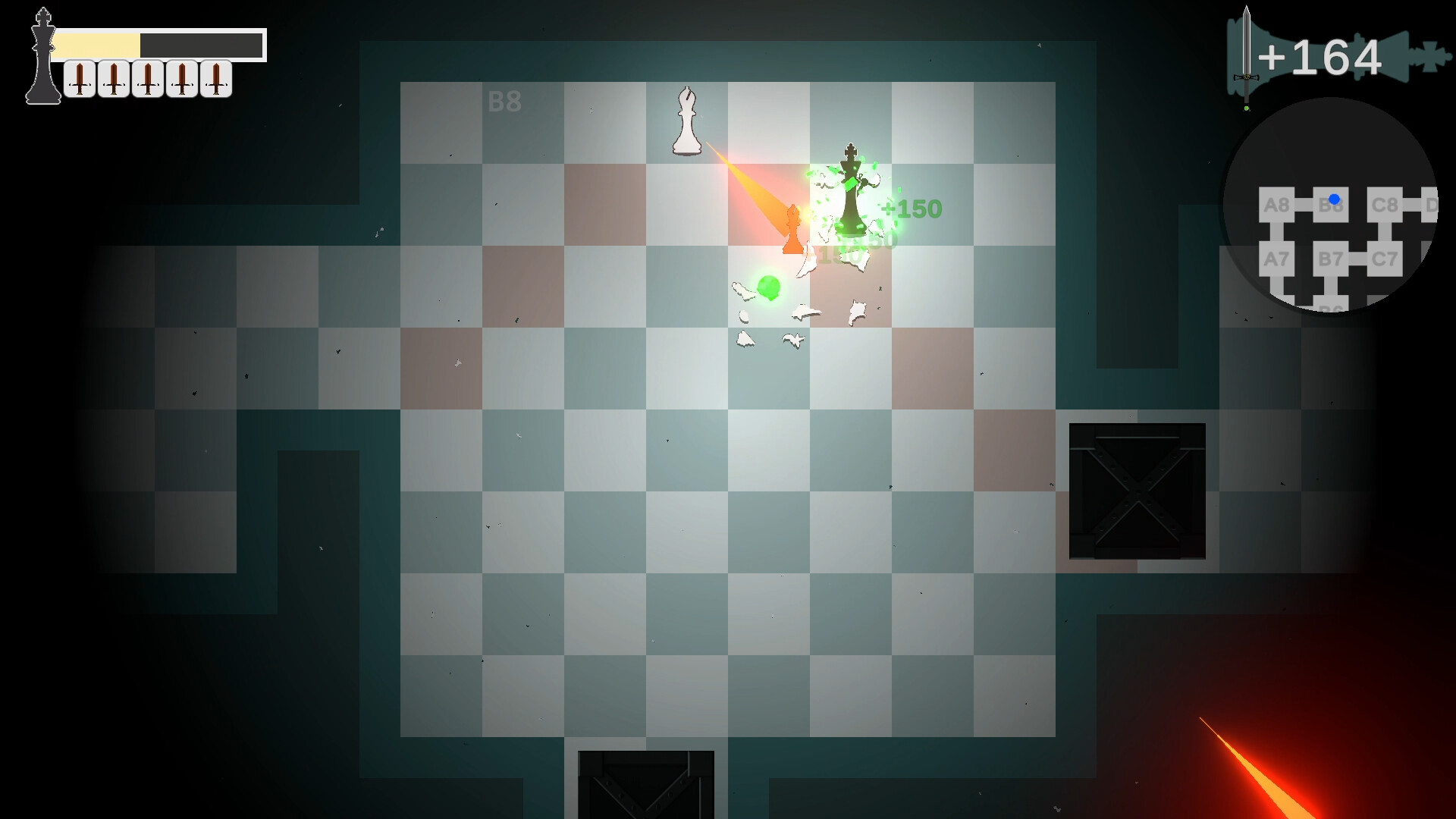
Task: Select the first sword charge icon
Action: tap(79, 78)
